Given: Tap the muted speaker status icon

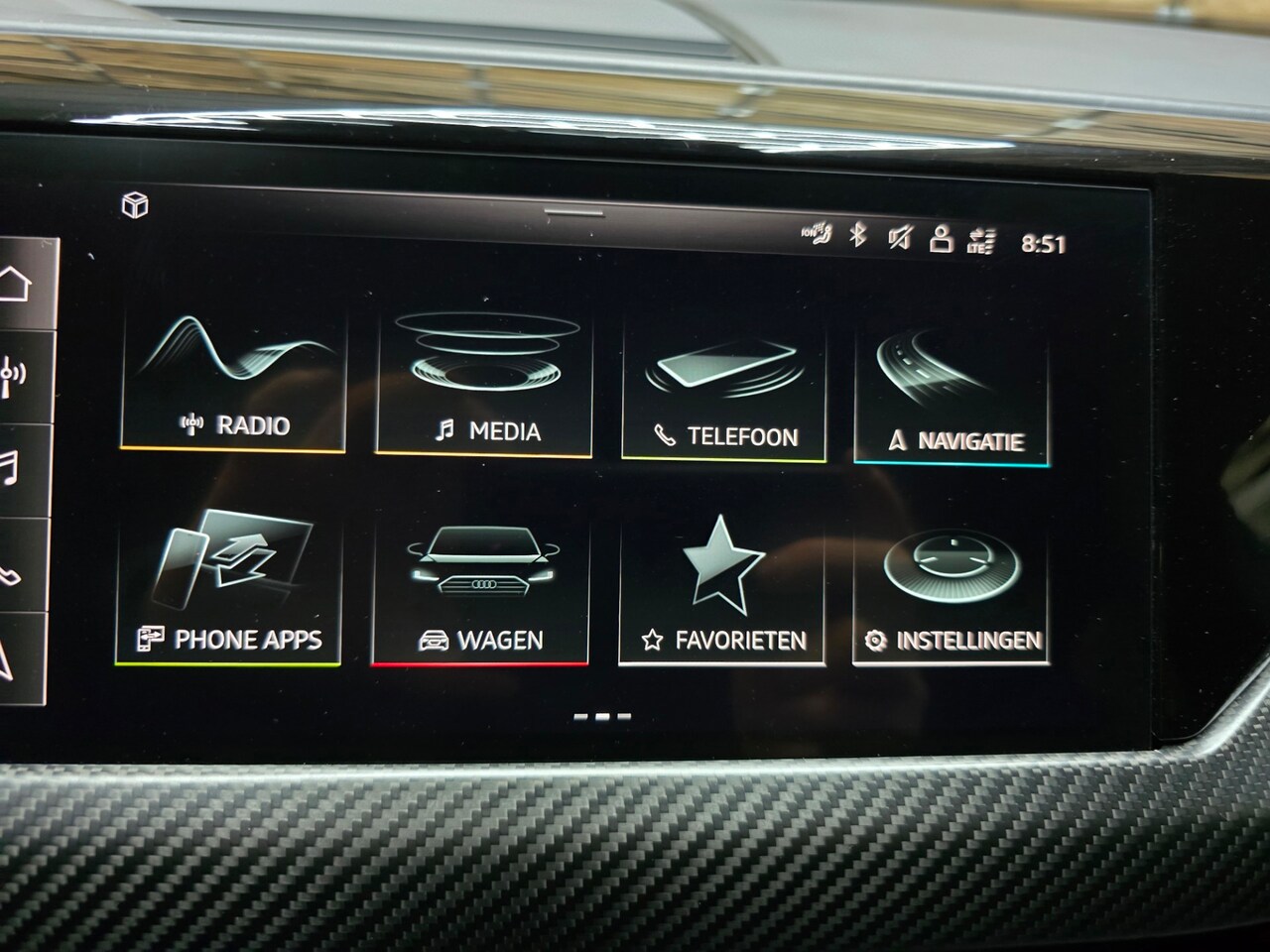Looking at the screenshot, I should [x=899, y=238].
